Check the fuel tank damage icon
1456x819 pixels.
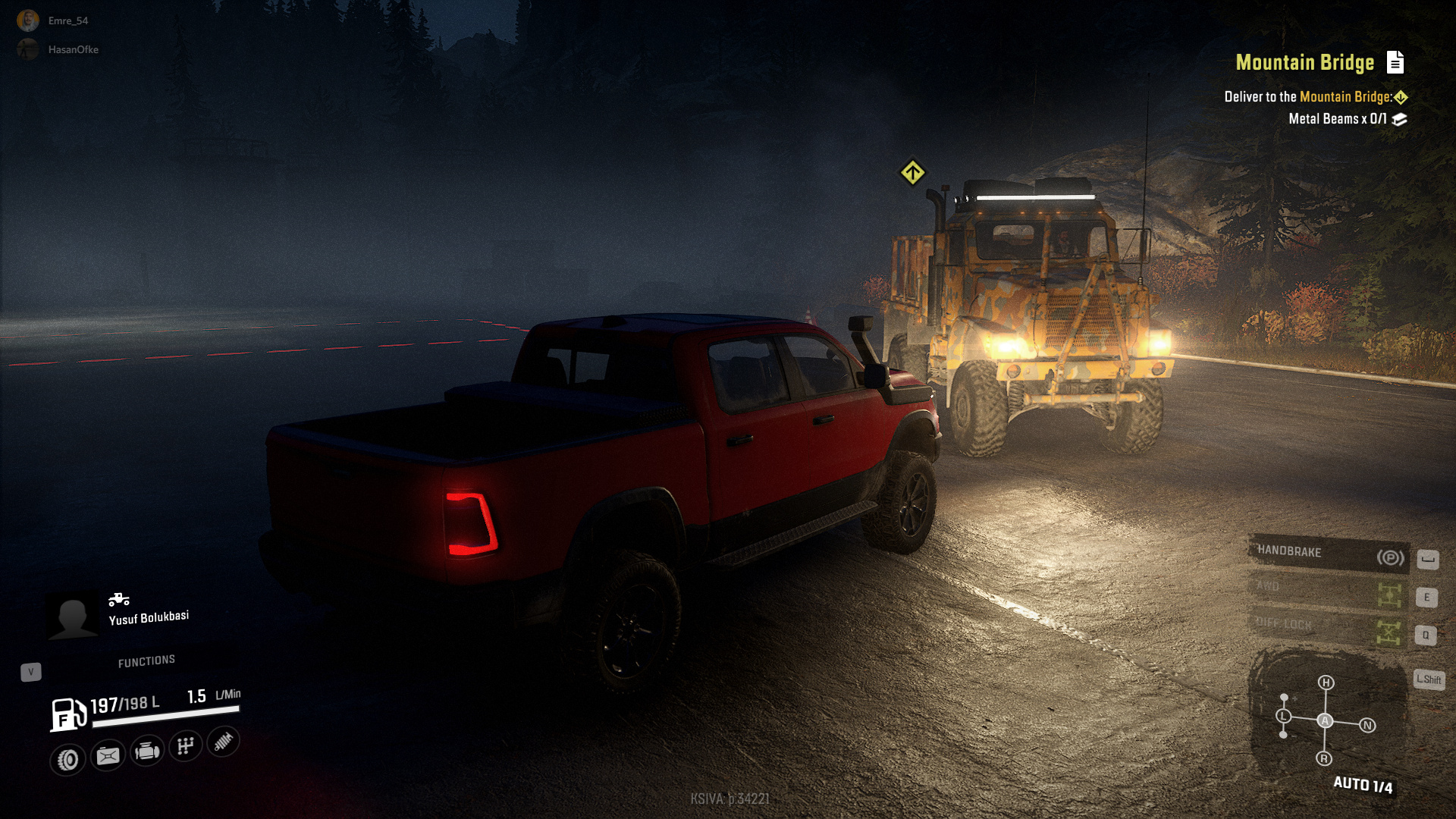(x=108, y=755)
